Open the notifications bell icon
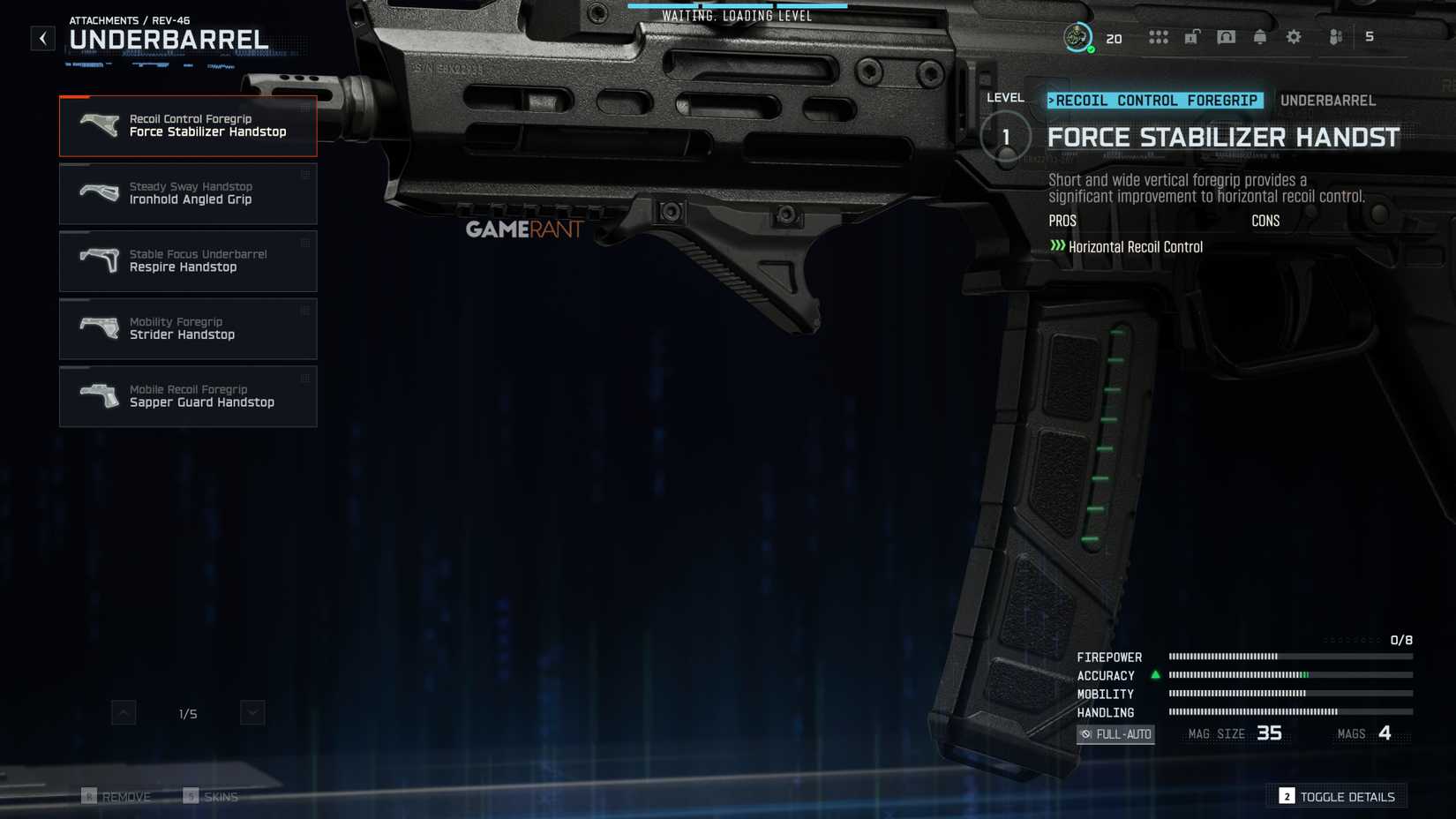1456x819 pixels. (1260, 37)
